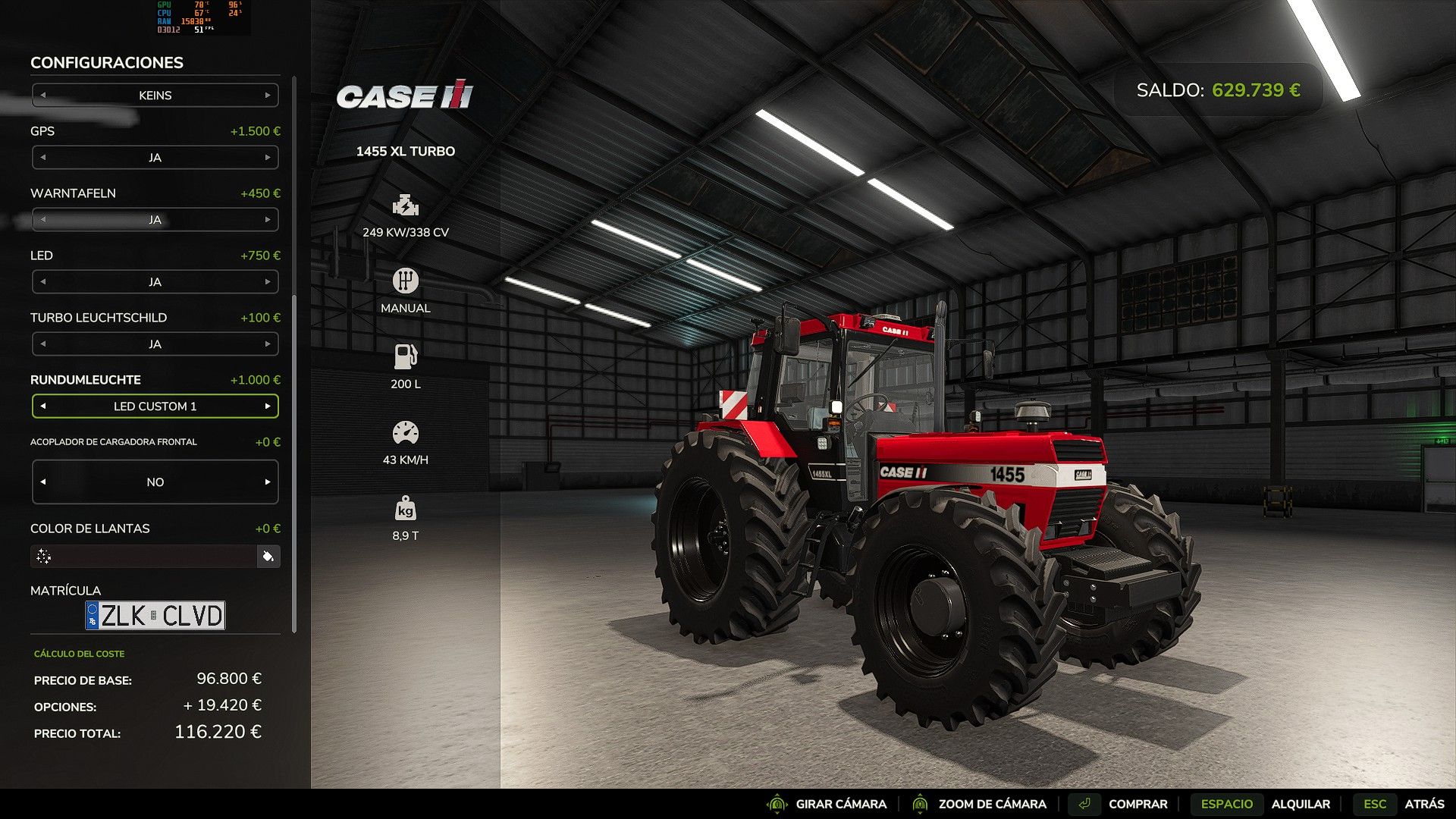Click the engine power icon showing 249 KW
1456x819 pixels.
(x=406, y=206)
